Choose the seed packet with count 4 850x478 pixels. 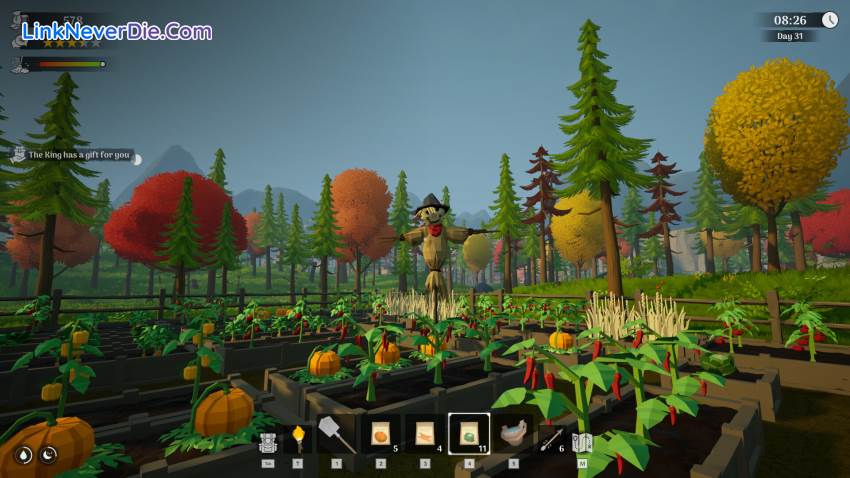[x=425, y=434]
